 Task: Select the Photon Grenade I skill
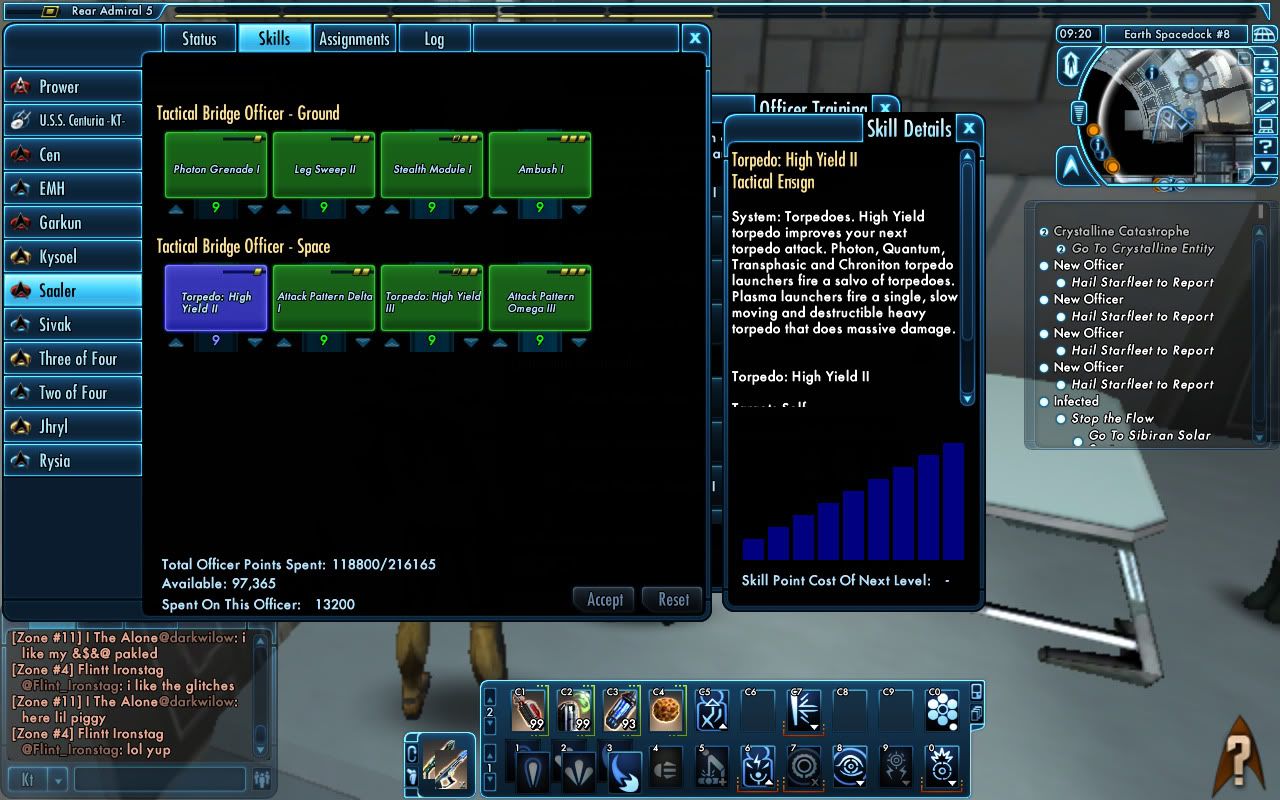point(216,166)
